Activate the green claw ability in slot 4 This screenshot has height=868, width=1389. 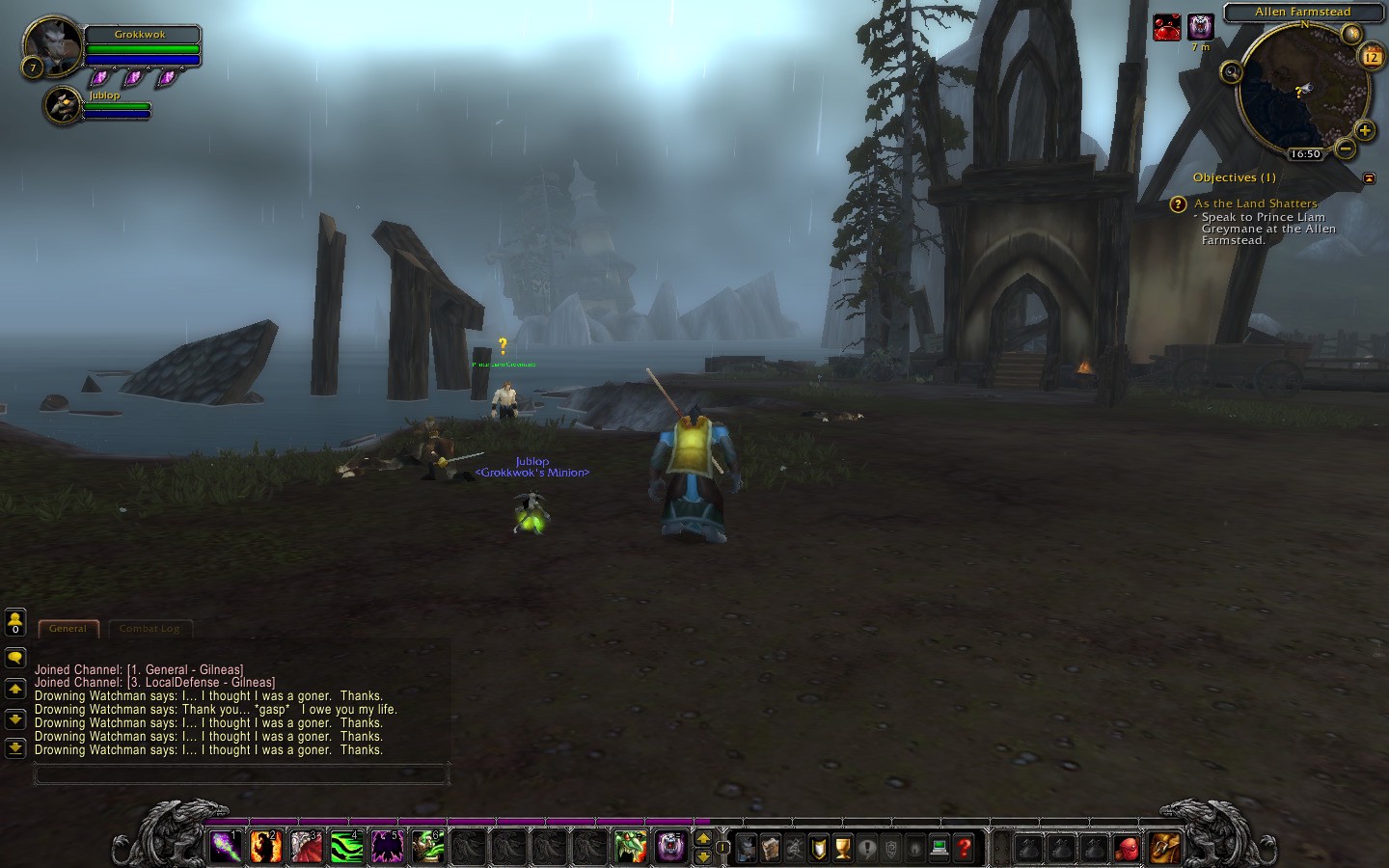click(347, 847)
